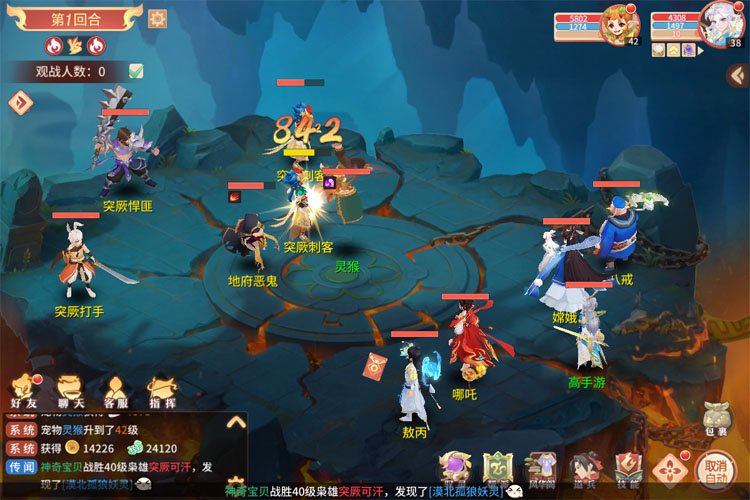The width and height of the screenshot is (750, 500).
Task: Expand the chat log with the up arrow
Action: (236, 422)
